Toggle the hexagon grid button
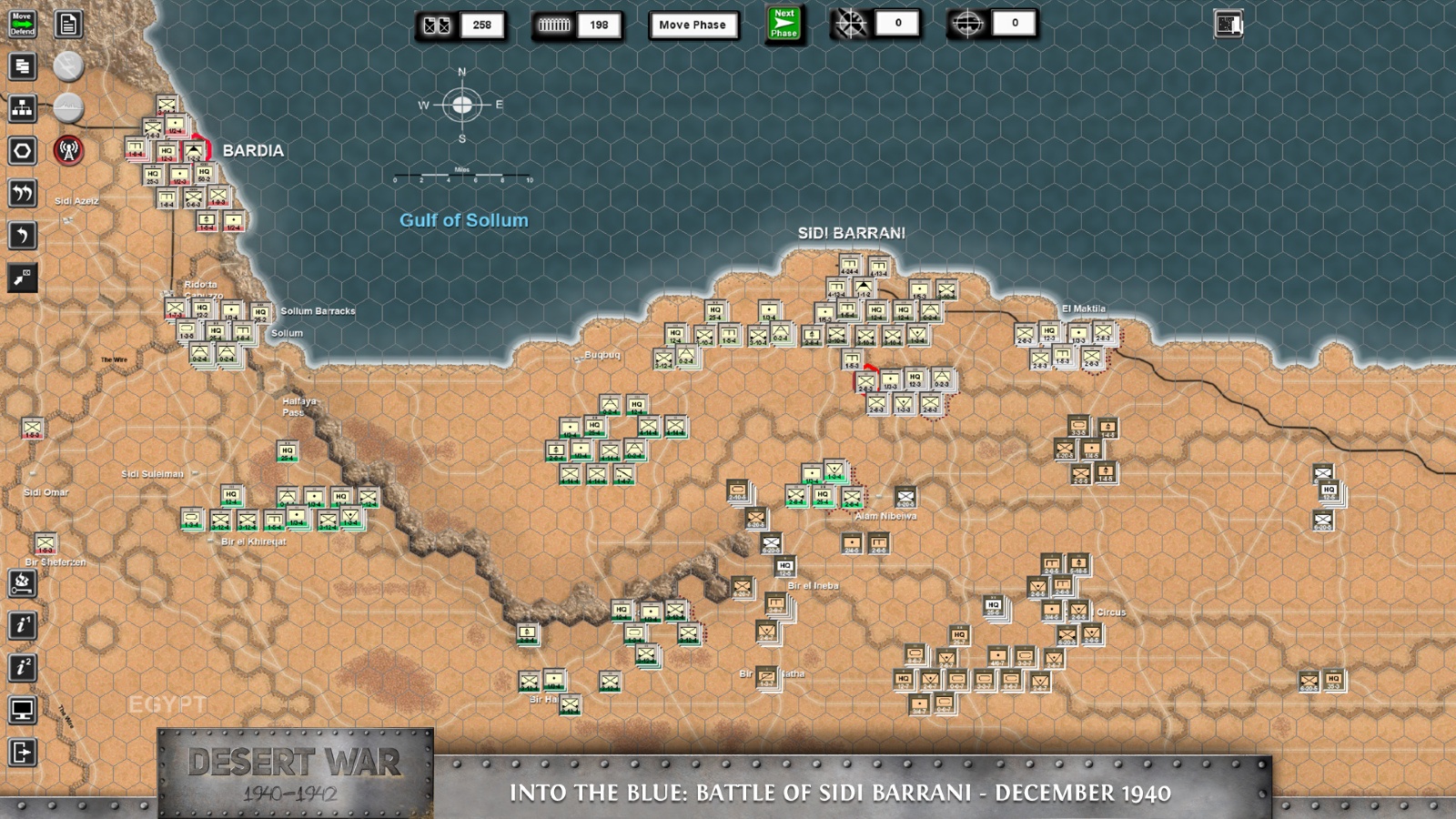Image resolution: width=1456 pixels, height=819 pixels. [23, 150]
